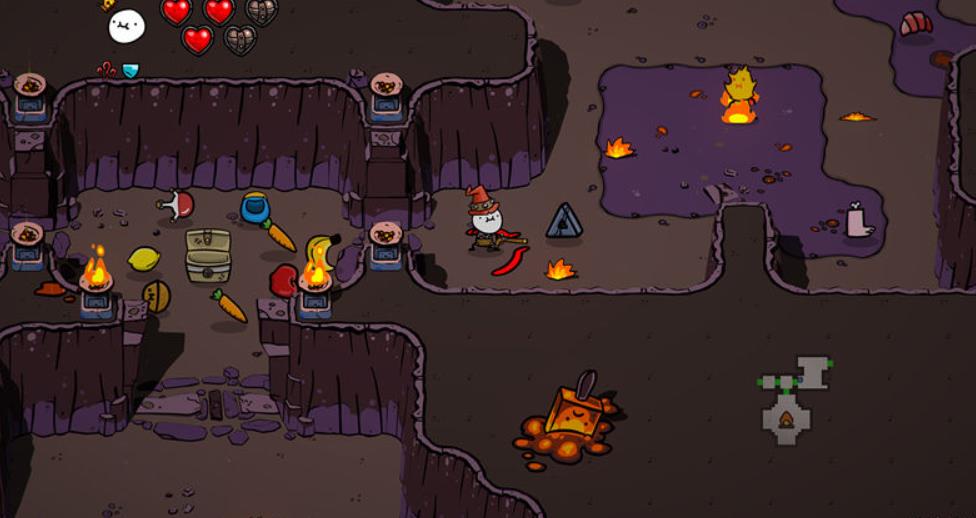Click the white blob character portrait
This screenshot has width=976, height=518.
pos(127,25)
